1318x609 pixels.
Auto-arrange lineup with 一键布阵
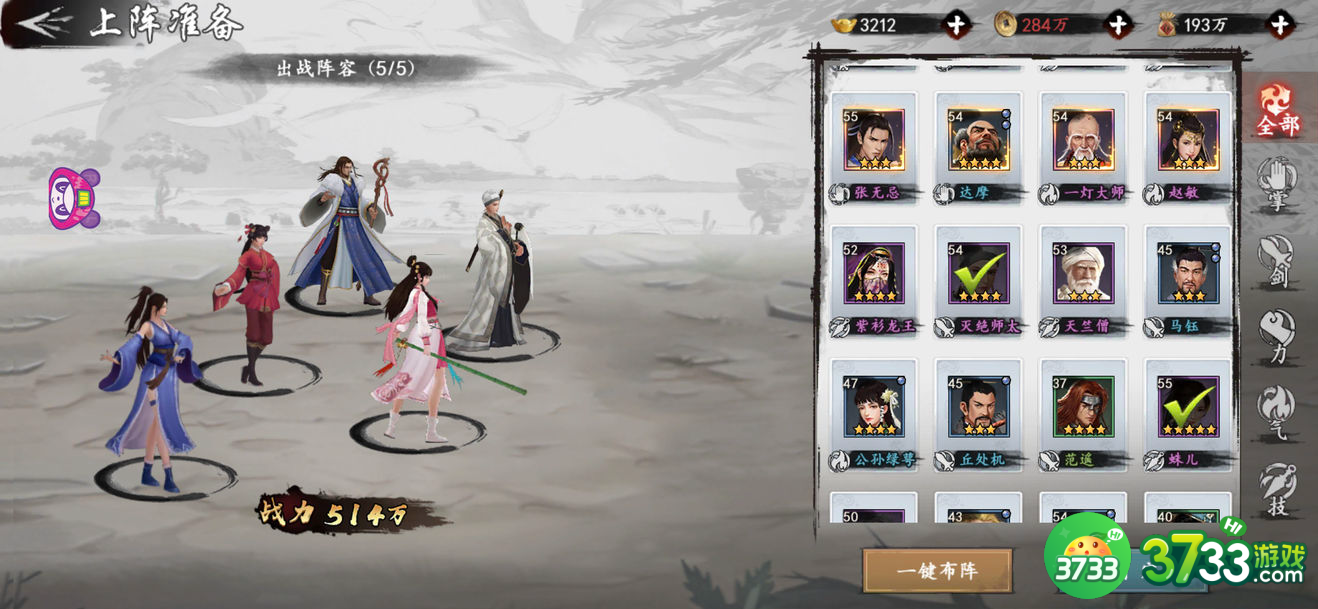[937, 570]
